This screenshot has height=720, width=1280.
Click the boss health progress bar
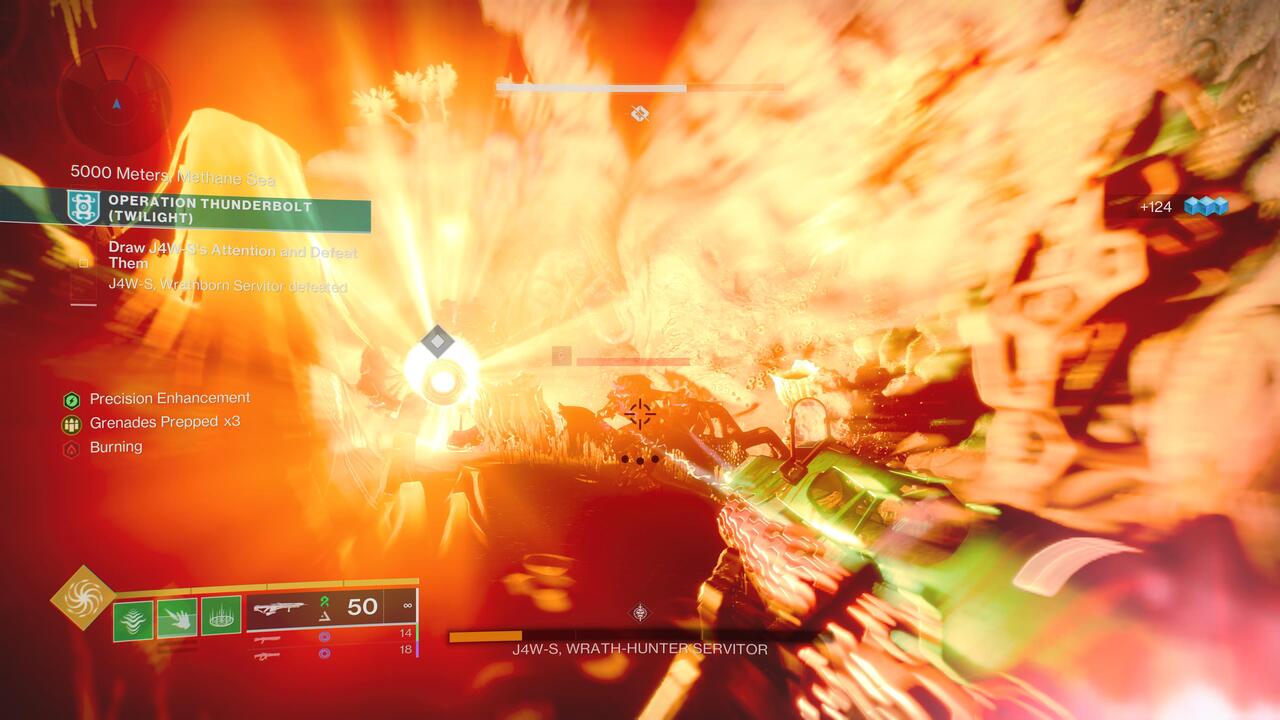(x=485, y=633)
